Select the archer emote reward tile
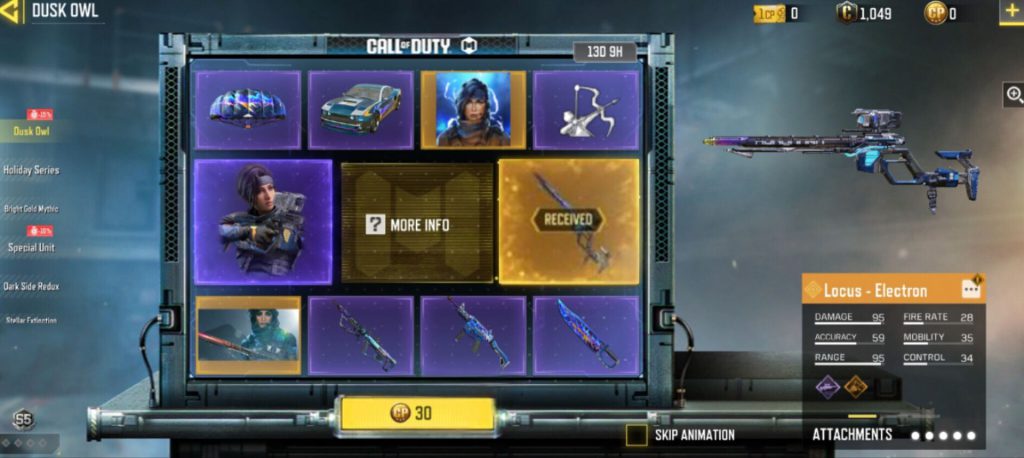This screenshot has height=458, width=1024. click(585, 110)
